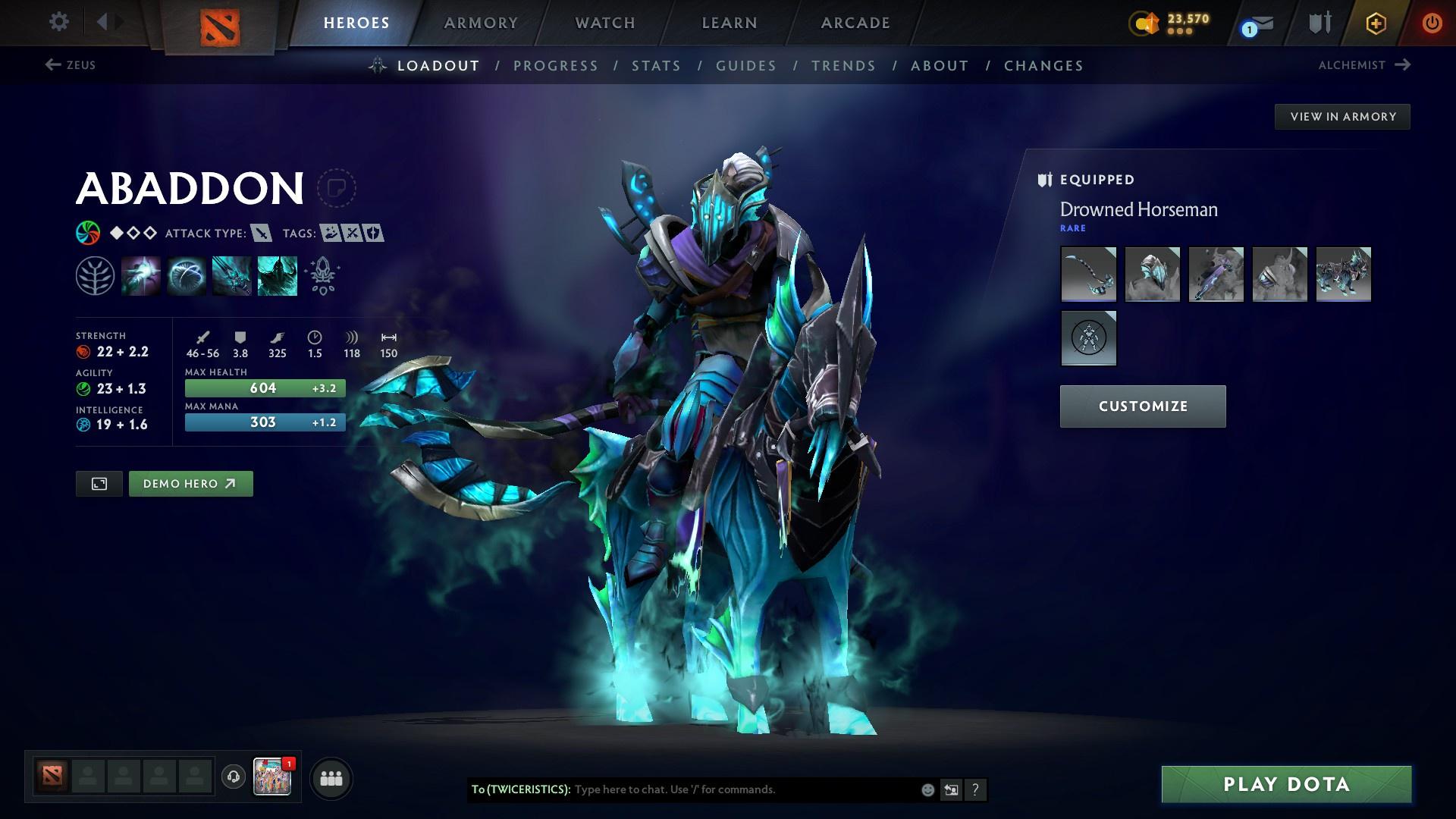1456x819 pixels.
Task: Click the DEMO HERO button
Action: [x=190, y=483]
